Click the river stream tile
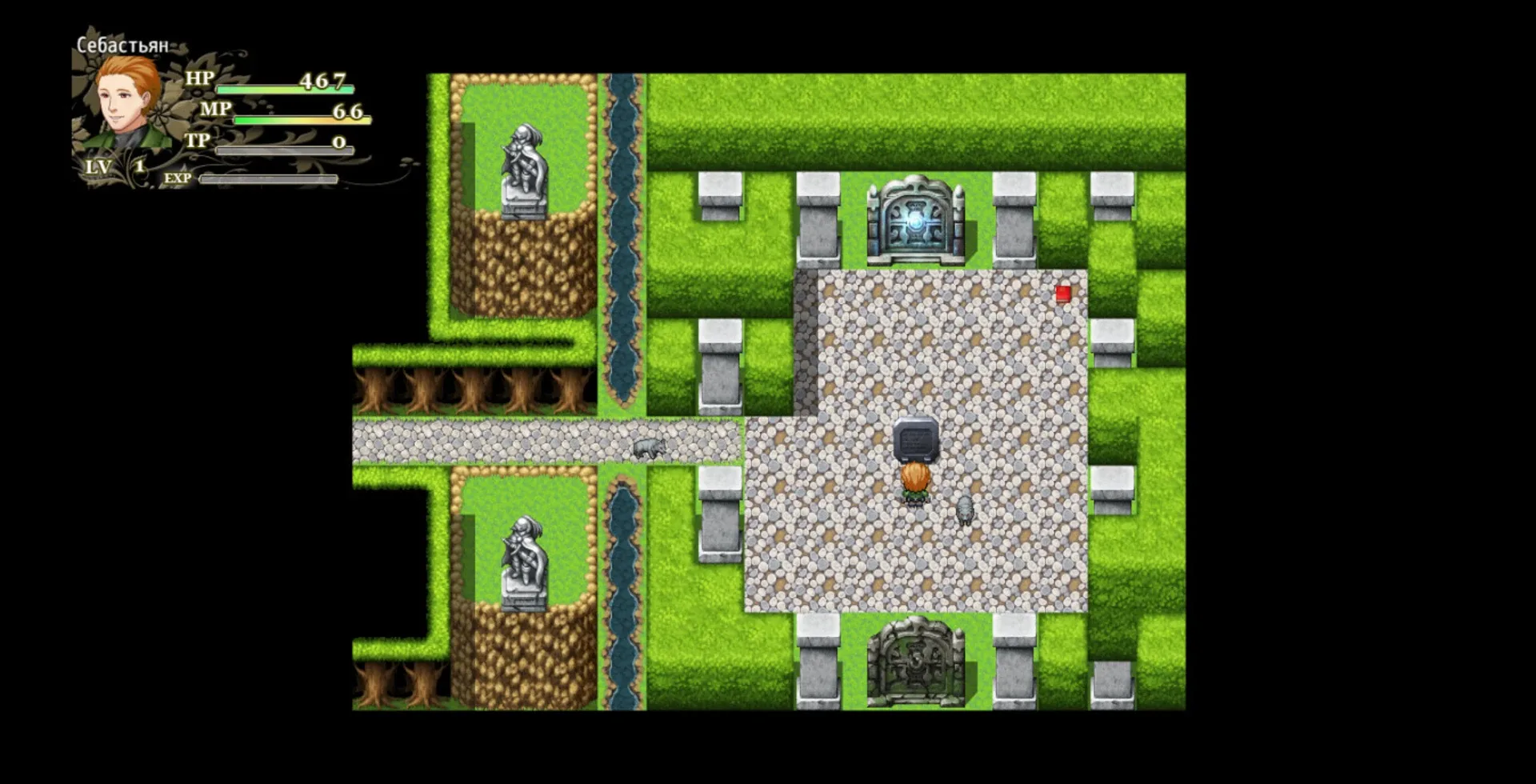 620,240
